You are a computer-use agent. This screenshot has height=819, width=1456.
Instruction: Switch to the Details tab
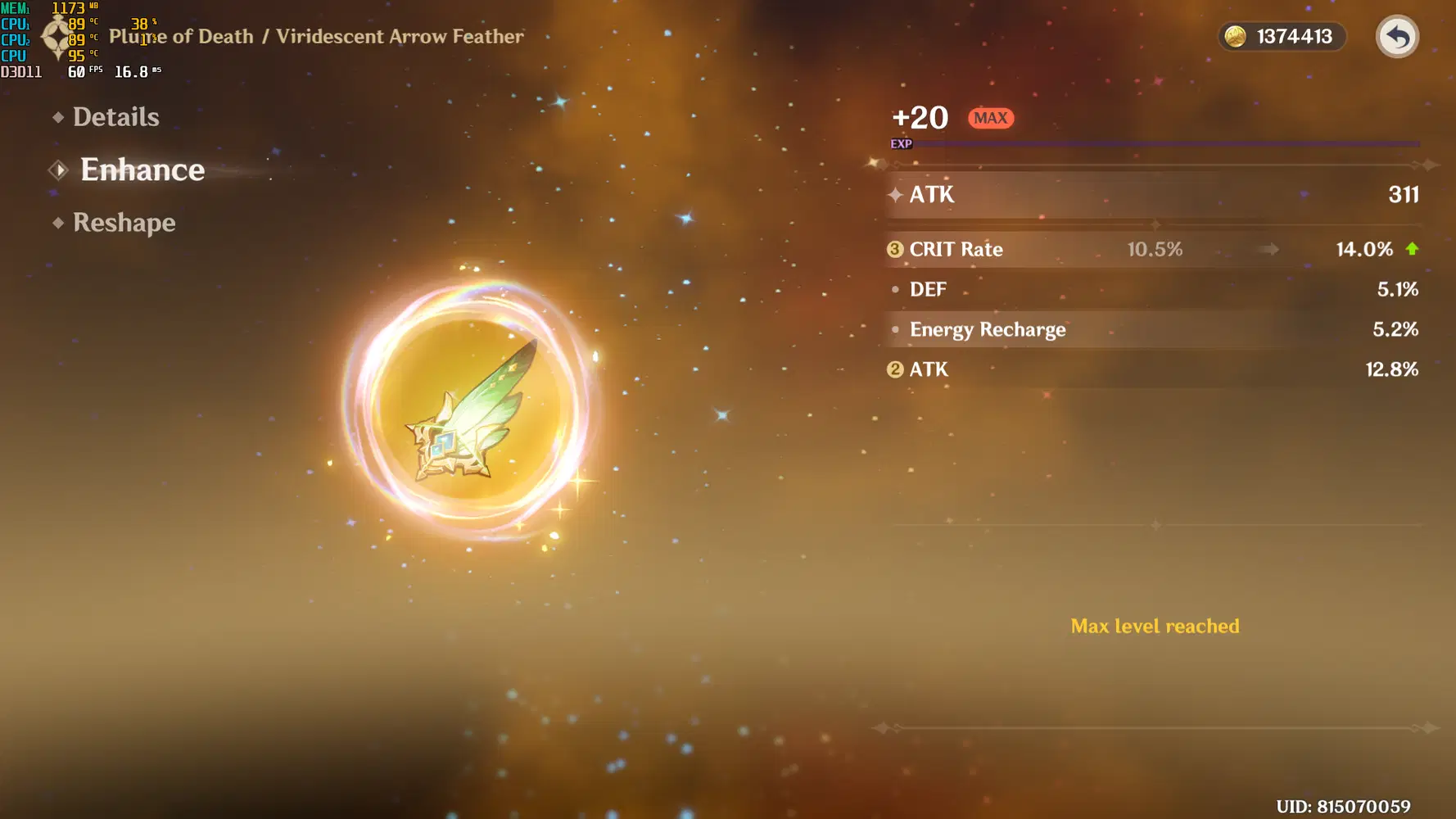(115, 117)
